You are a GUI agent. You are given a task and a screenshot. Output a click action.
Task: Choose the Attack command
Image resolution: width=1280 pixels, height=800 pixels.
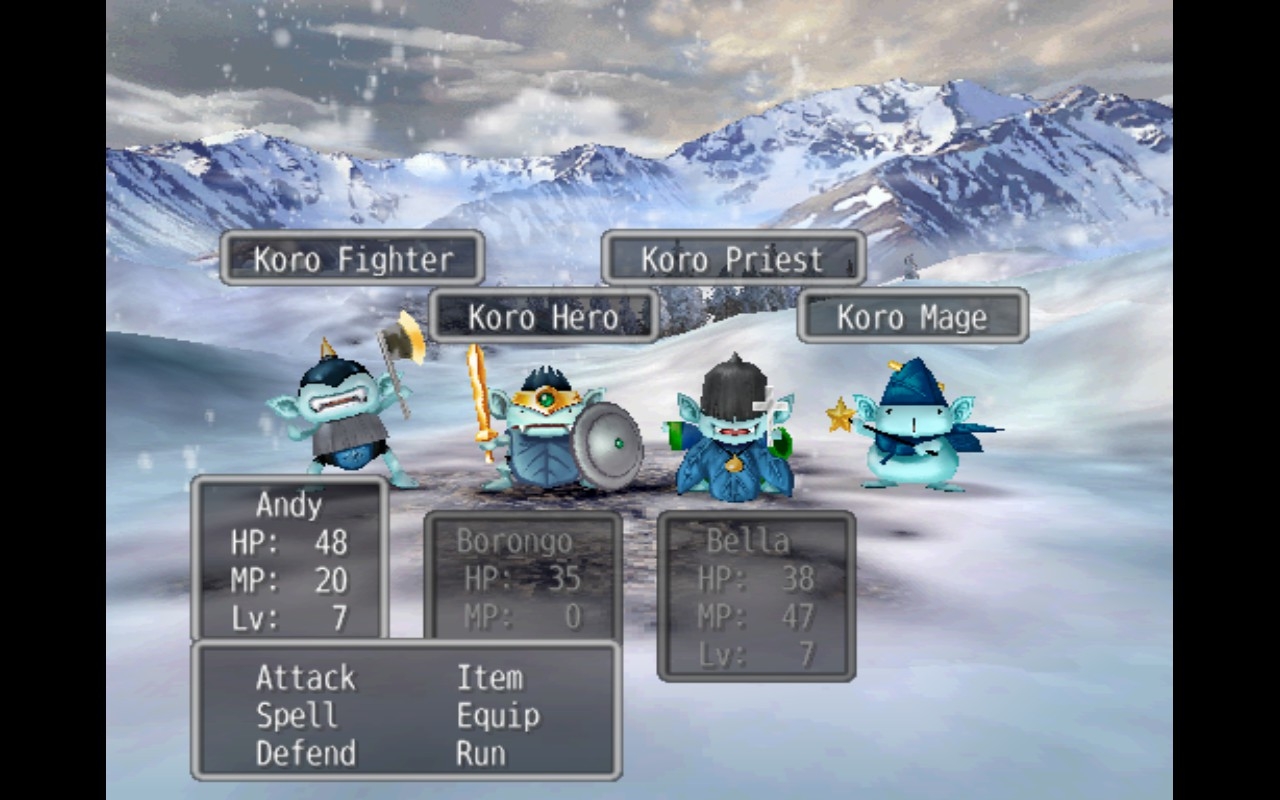(305, 678)
